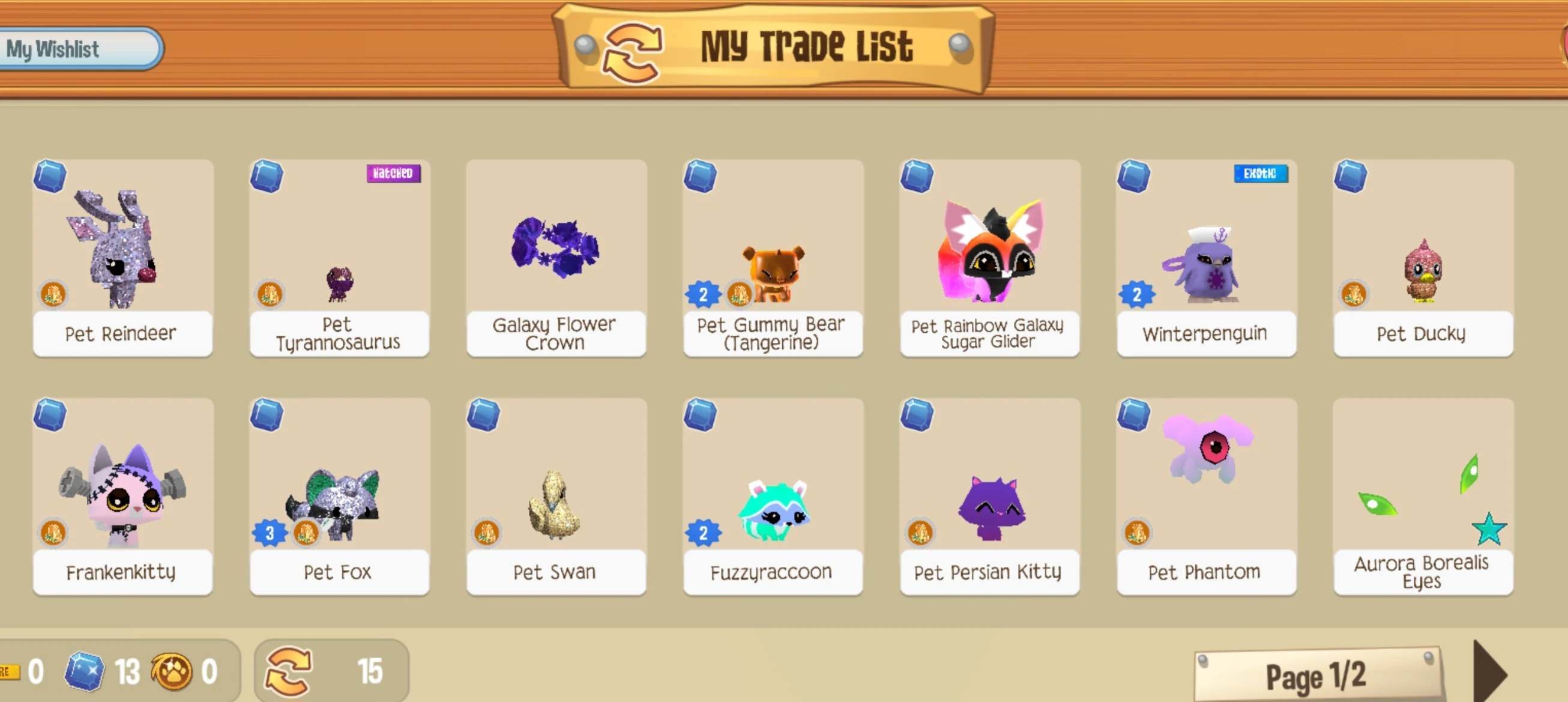Click the blue gem icon on Pet Reindeer's card
Image resolution: width=1568 pixels, height=702 pixels.
coord(51,177)
